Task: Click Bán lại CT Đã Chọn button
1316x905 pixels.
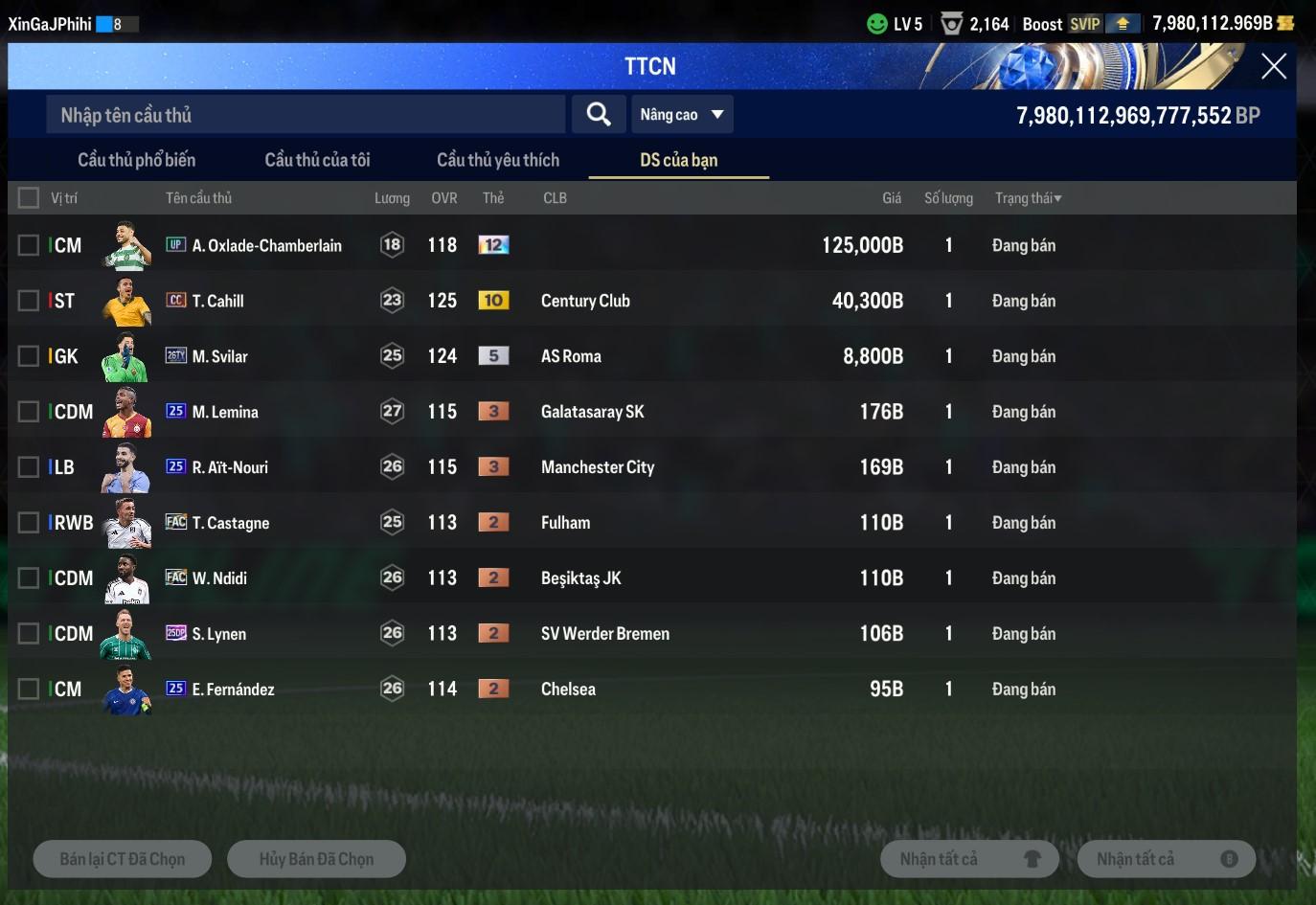Action: (123, 859)
